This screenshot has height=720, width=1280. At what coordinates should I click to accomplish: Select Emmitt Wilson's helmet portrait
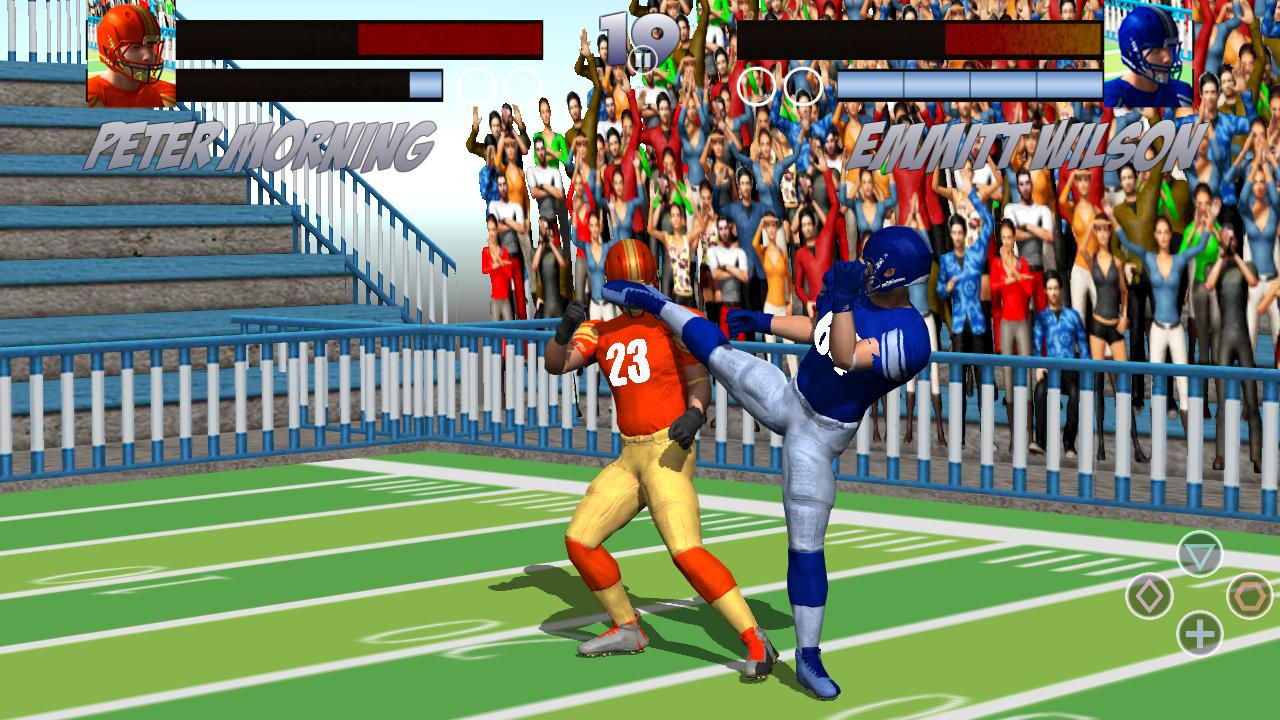pos(1150,55)
